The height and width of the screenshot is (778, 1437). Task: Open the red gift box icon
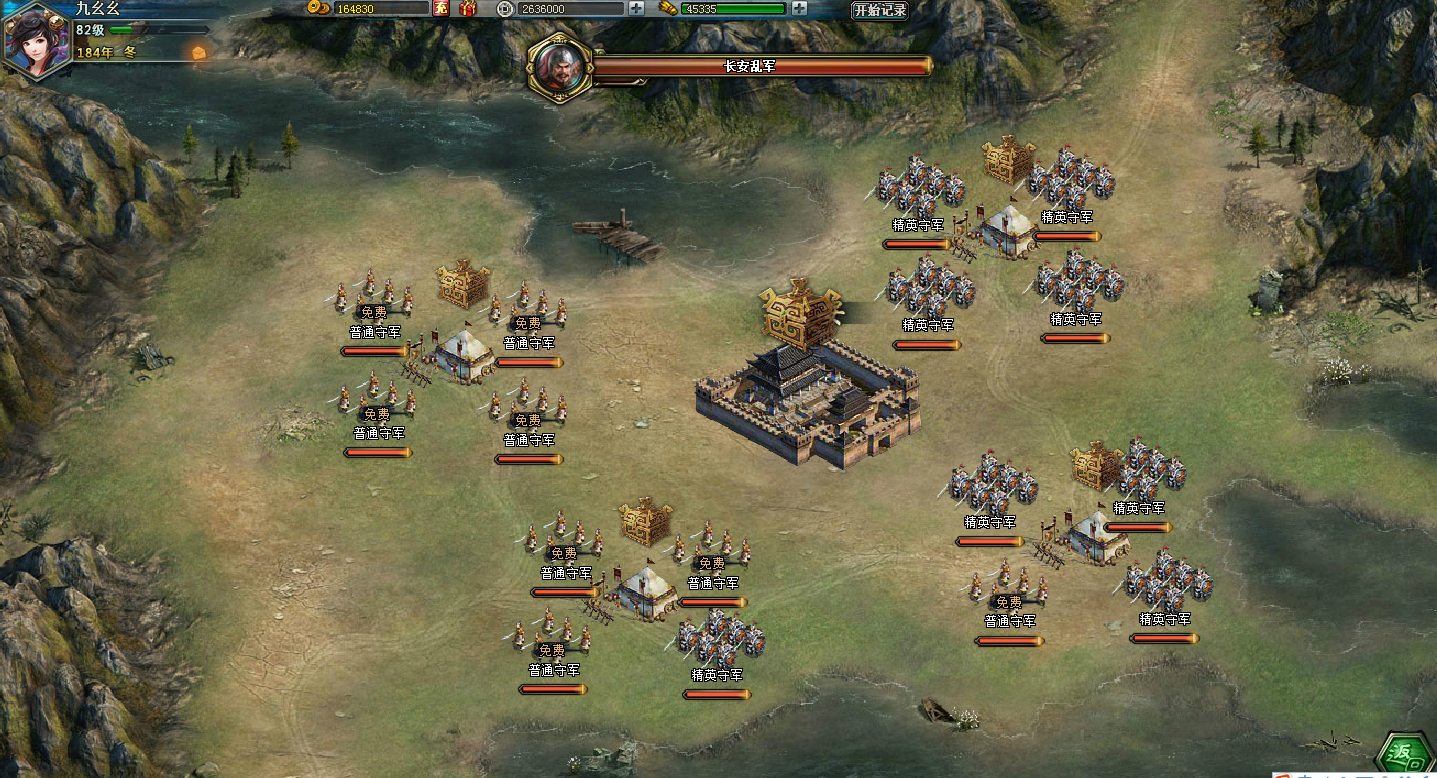pyautogui.click(x=467, y=8)
